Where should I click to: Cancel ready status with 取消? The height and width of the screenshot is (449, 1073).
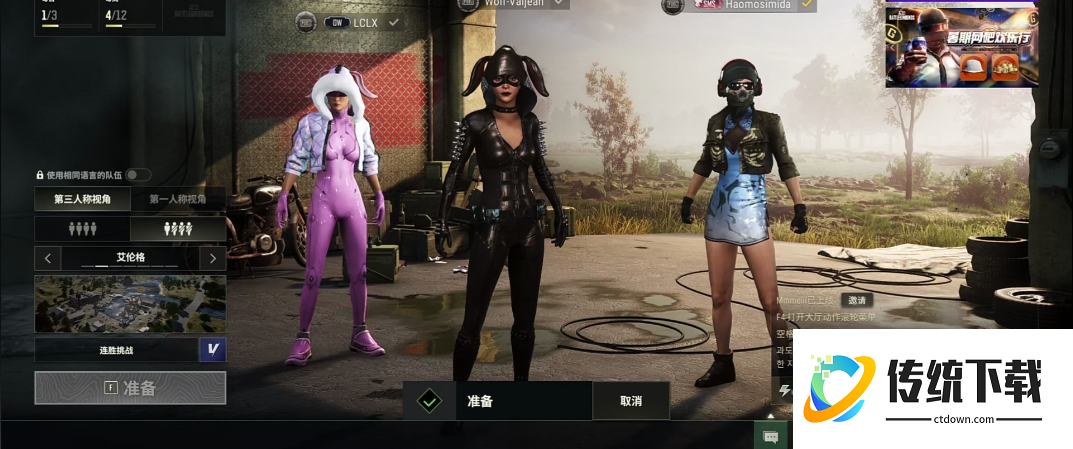point(631,401)
